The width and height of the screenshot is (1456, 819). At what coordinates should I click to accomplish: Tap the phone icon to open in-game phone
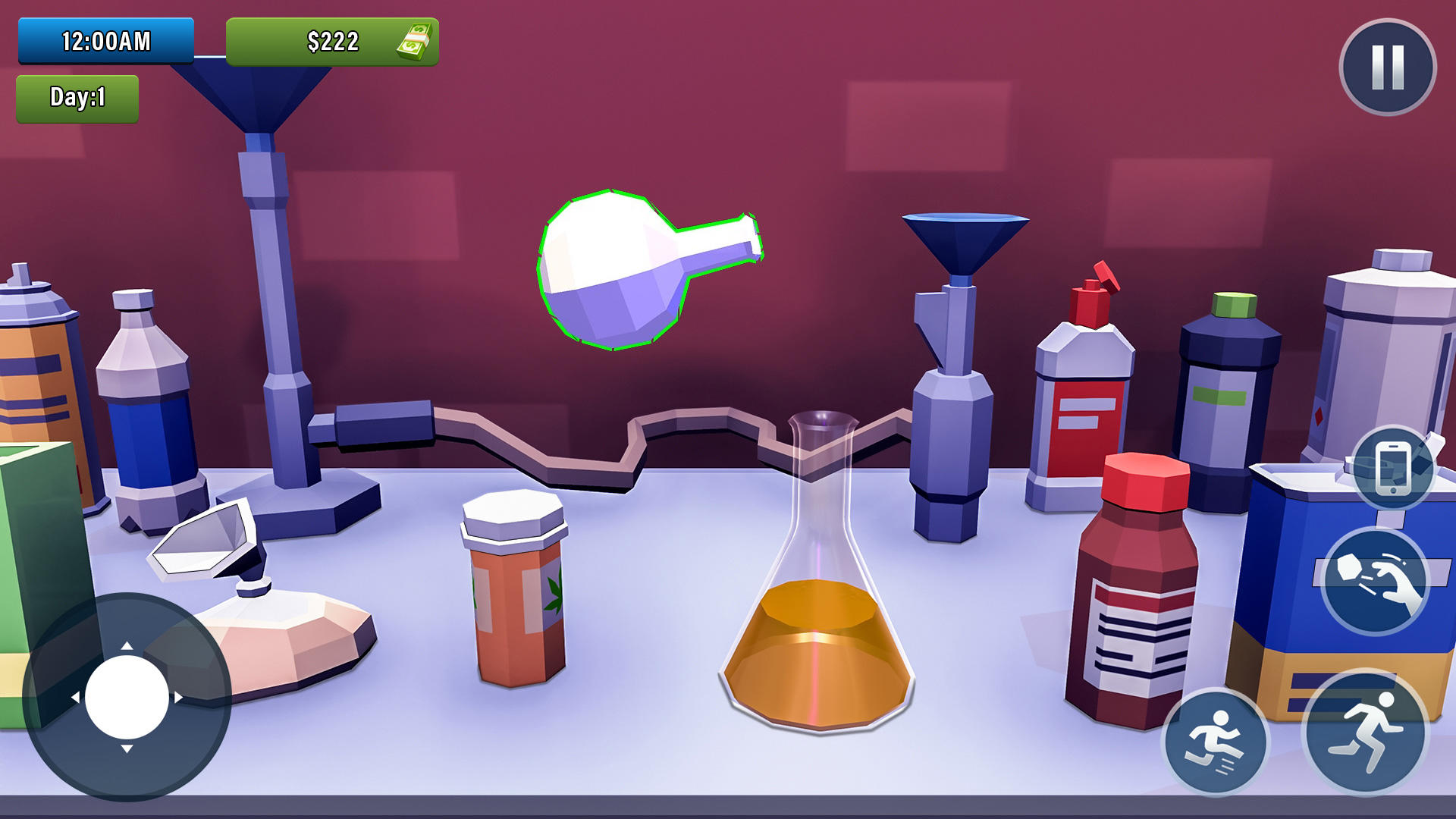click(1395, 468)
